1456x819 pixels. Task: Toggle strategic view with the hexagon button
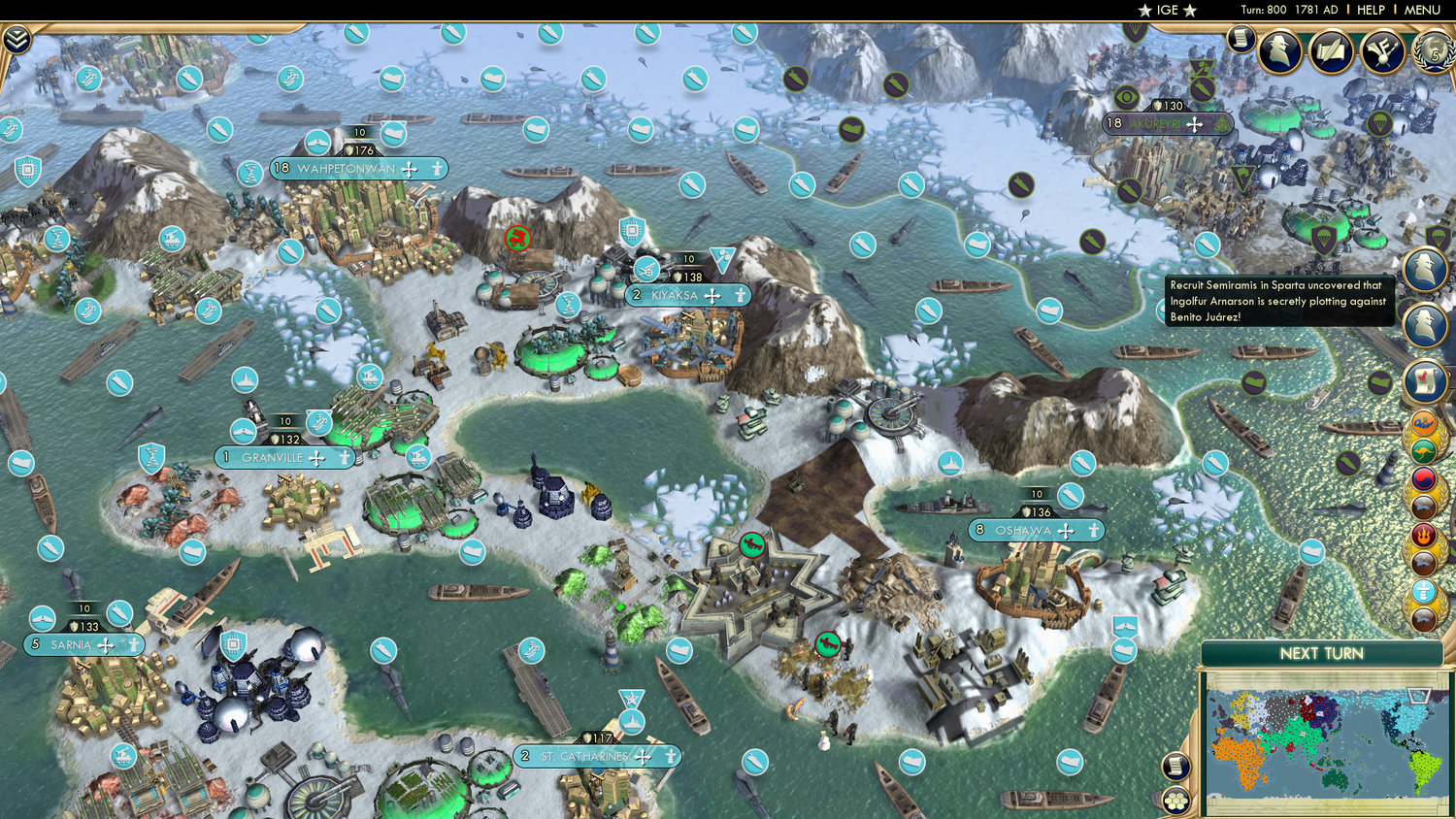(1176, 803)
